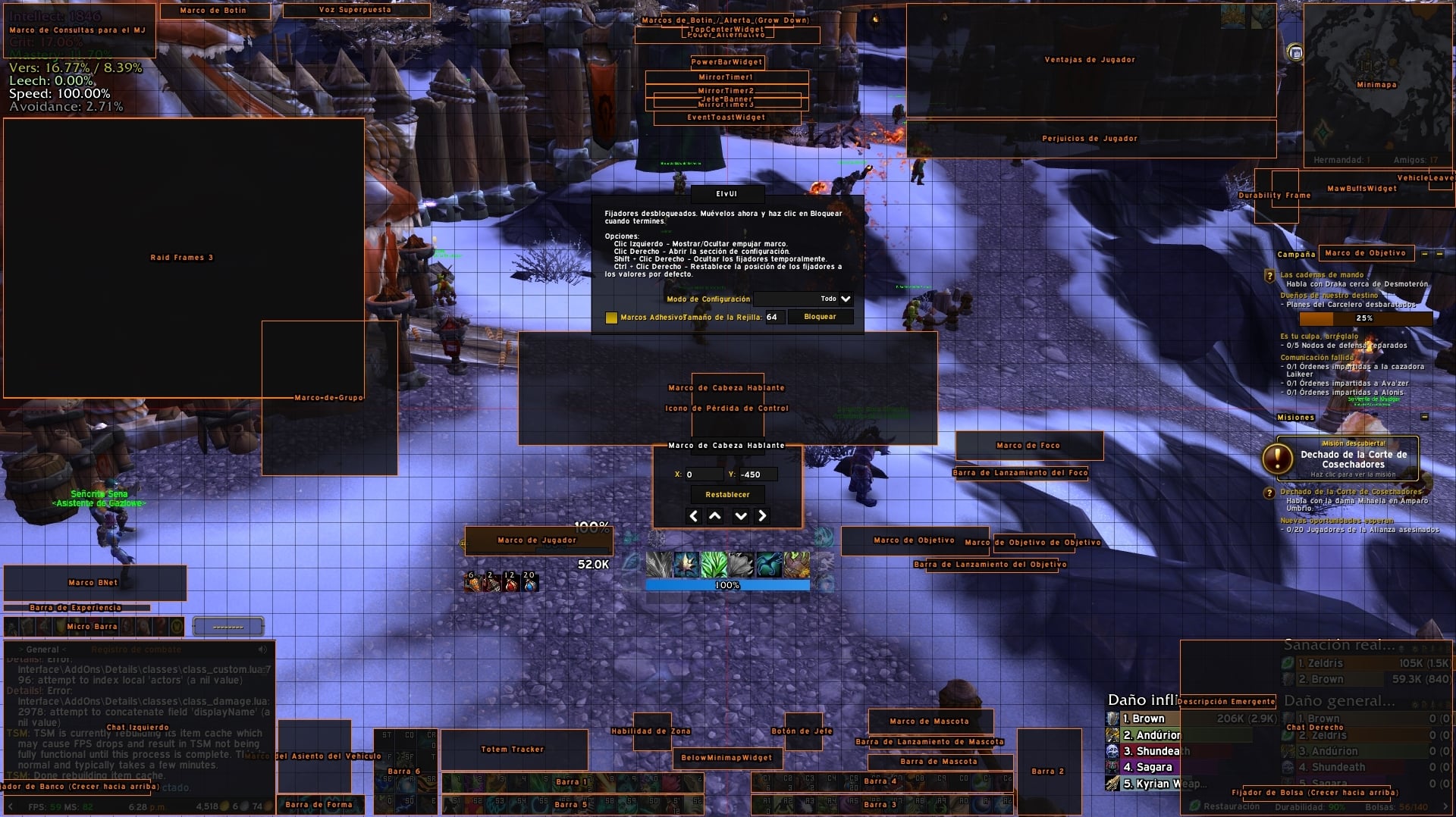The width and height of the screenshot is (1456, 817).
Task: Select the Marco de Mascota mover
Action: coord(930,721)
